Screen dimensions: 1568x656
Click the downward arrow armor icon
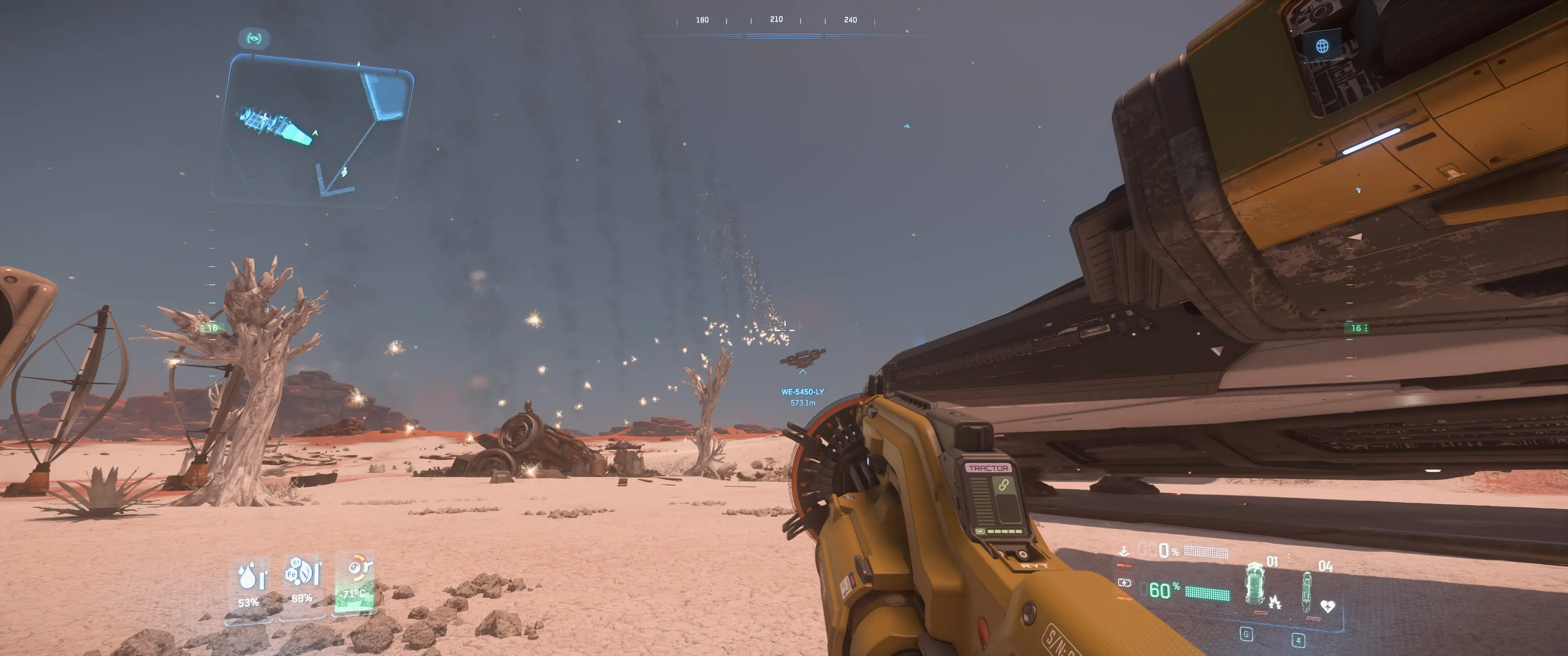[x=1124, y=551]
